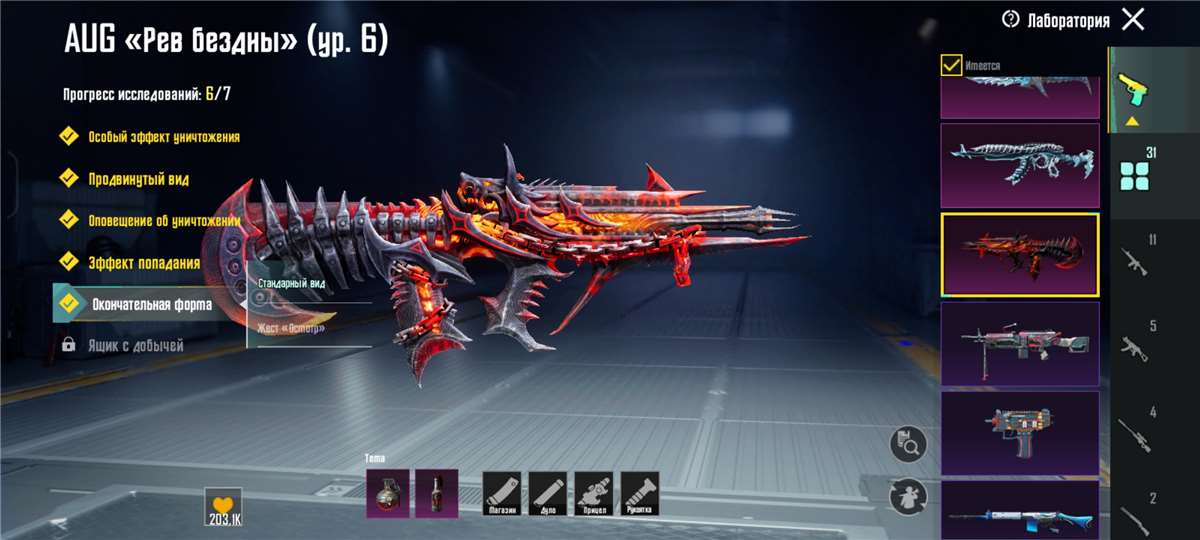
Task: Open the Дуло muzzle attachment slot
Action: (548, 493)
